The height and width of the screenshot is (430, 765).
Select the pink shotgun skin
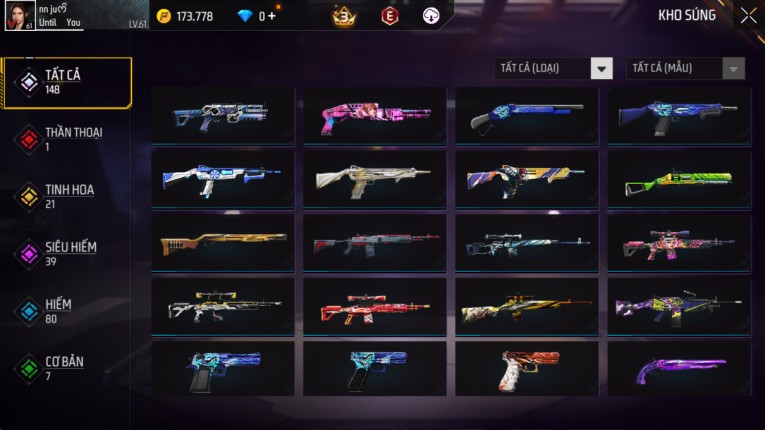[375, 117]
